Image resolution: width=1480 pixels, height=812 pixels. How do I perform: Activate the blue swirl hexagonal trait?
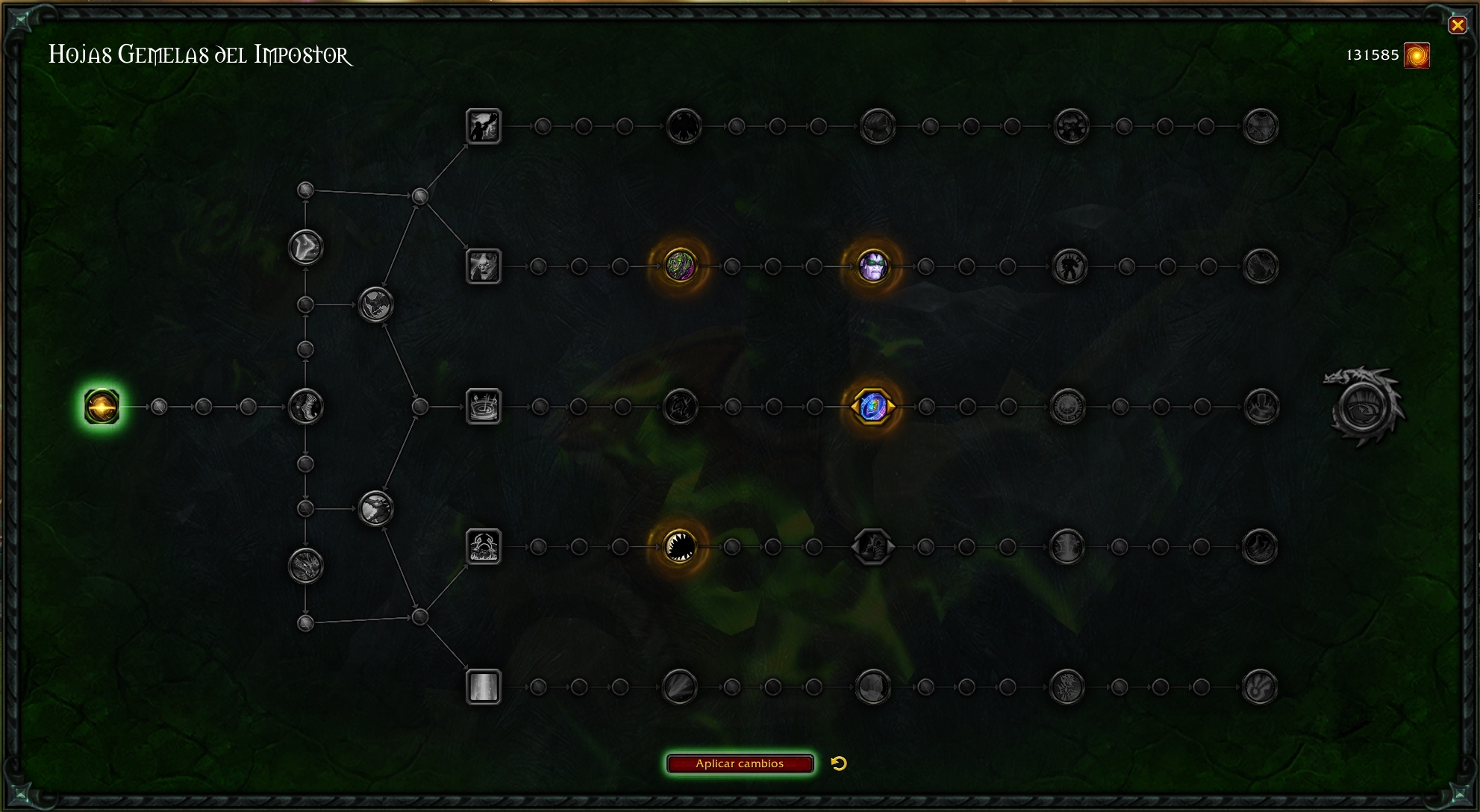coord(872,407)
